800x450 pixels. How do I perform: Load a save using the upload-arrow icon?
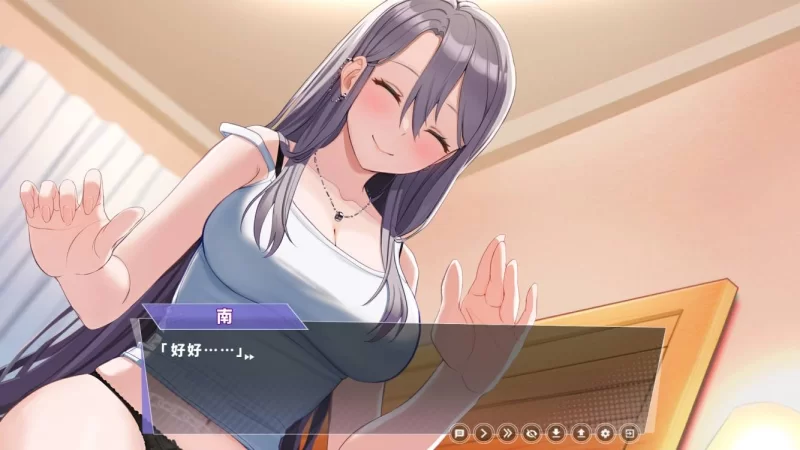tap(581, 433)
